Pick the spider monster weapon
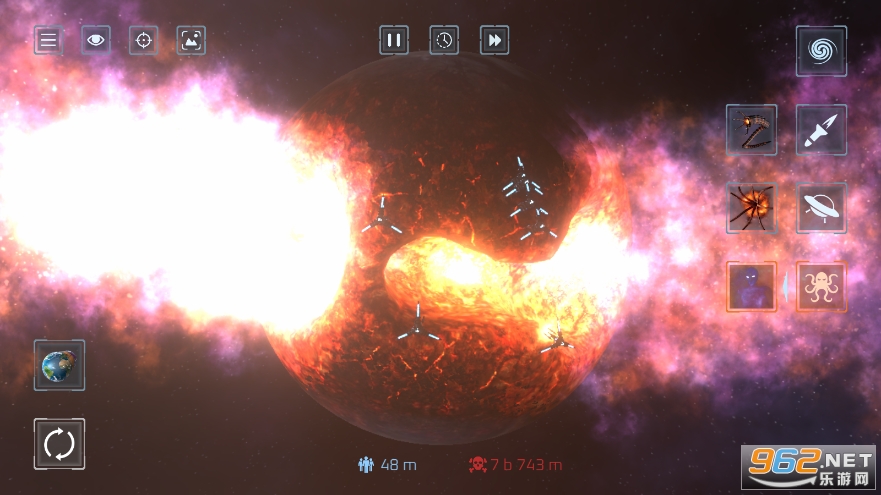Screen dimensions: 881x495 752,208
